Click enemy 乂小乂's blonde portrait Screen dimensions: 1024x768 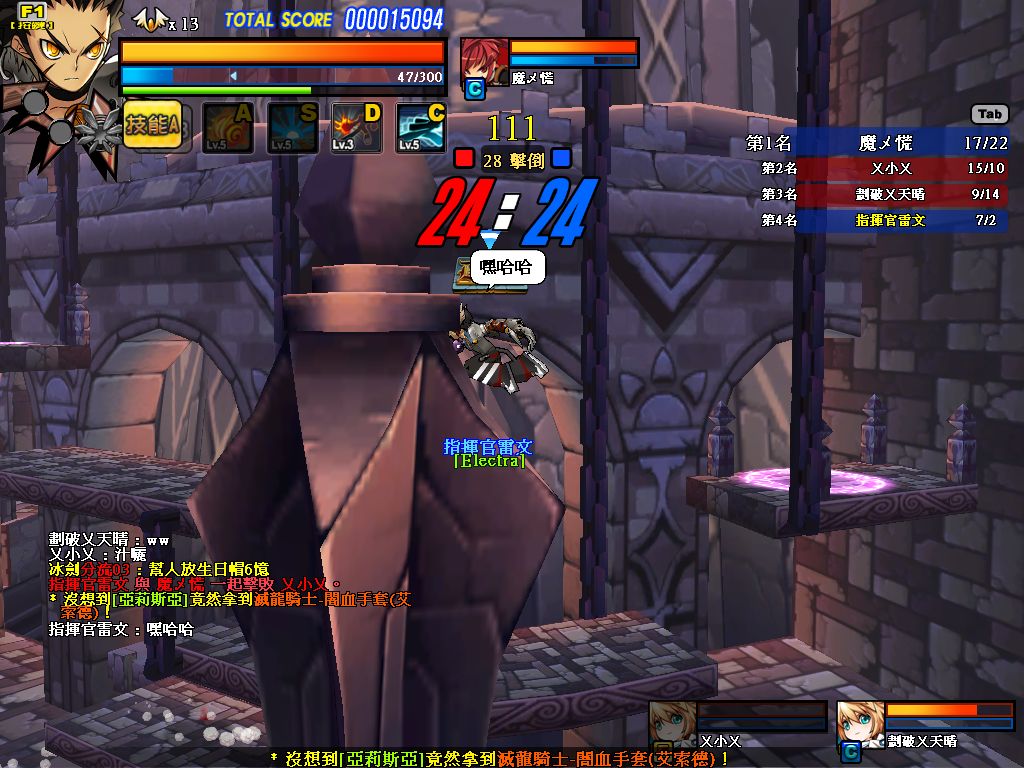[671, 723]
